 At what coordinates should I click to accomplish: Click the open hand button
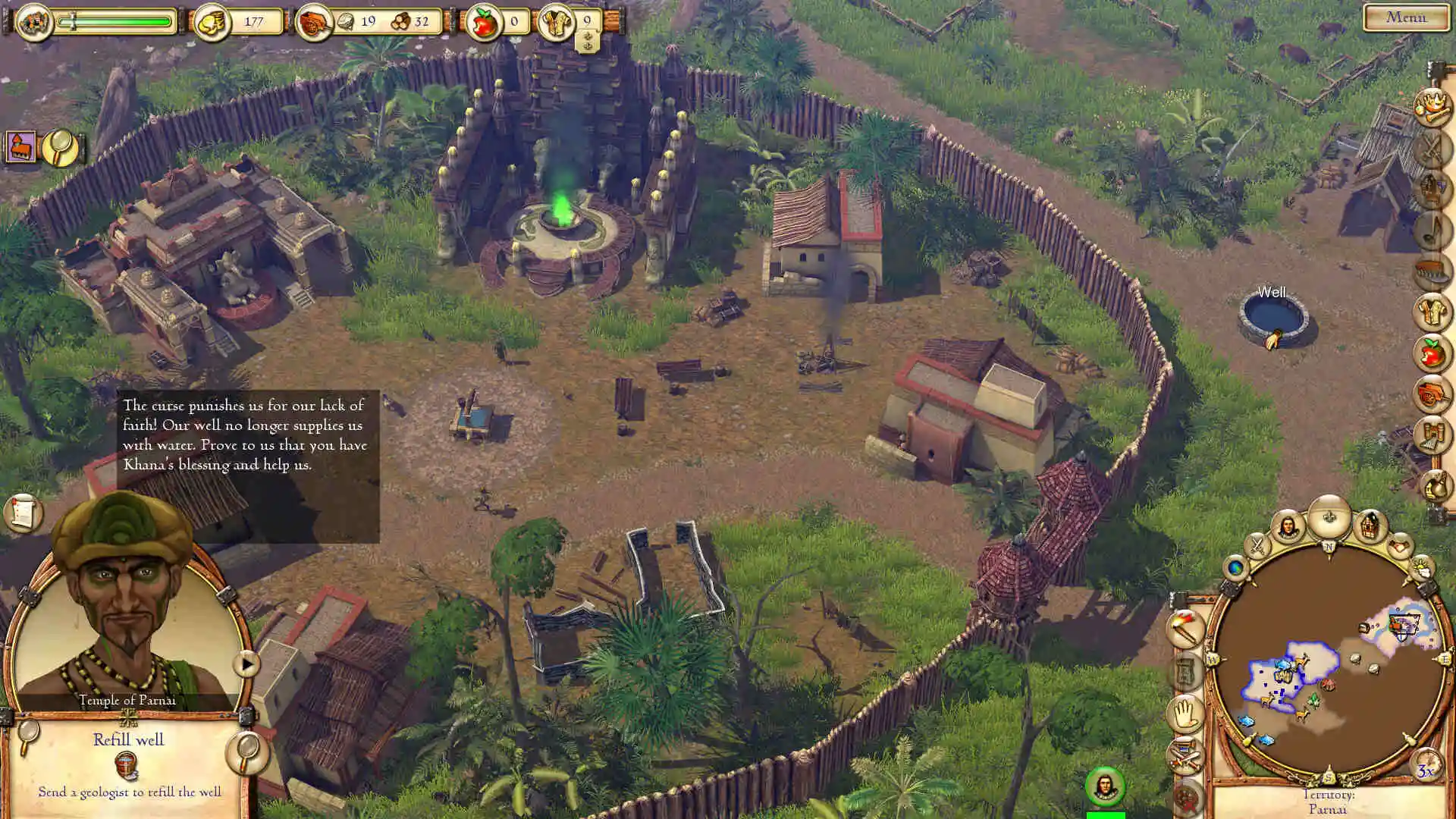click(1185, 714)
